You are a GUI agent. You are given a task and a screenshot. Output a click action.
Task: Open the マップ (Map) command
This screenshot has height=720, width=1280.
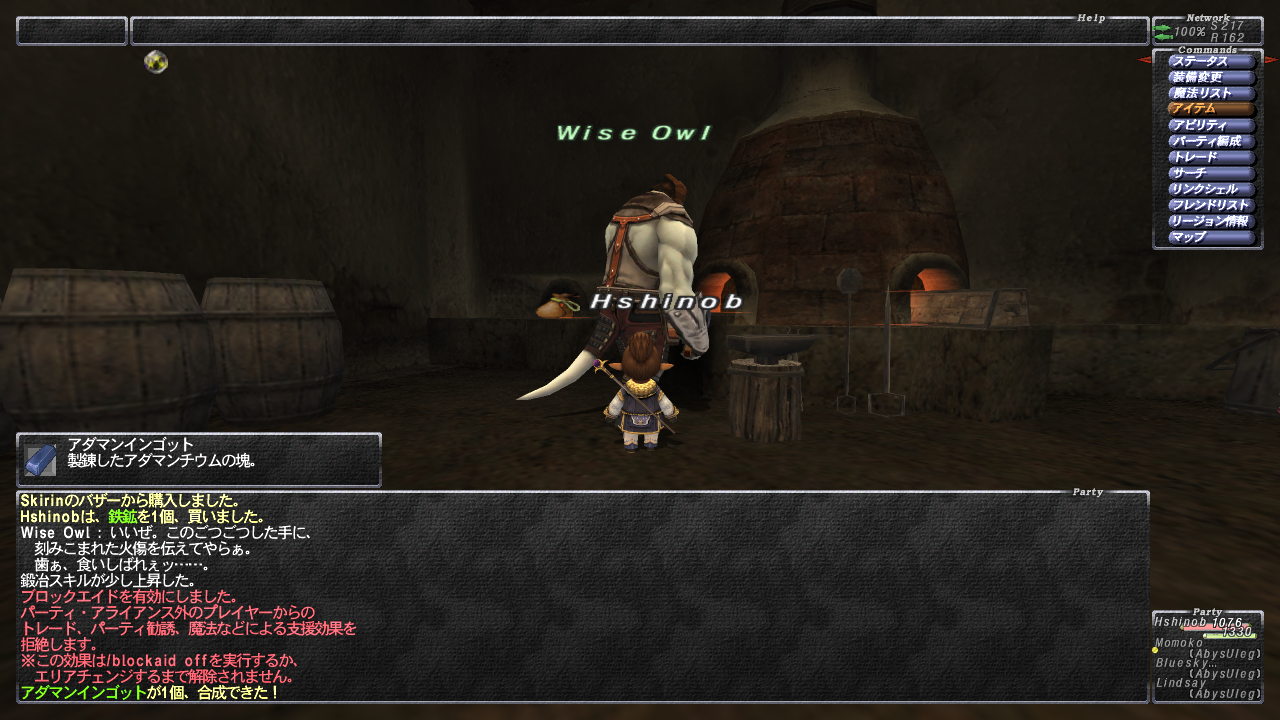tap(1211, 238)
